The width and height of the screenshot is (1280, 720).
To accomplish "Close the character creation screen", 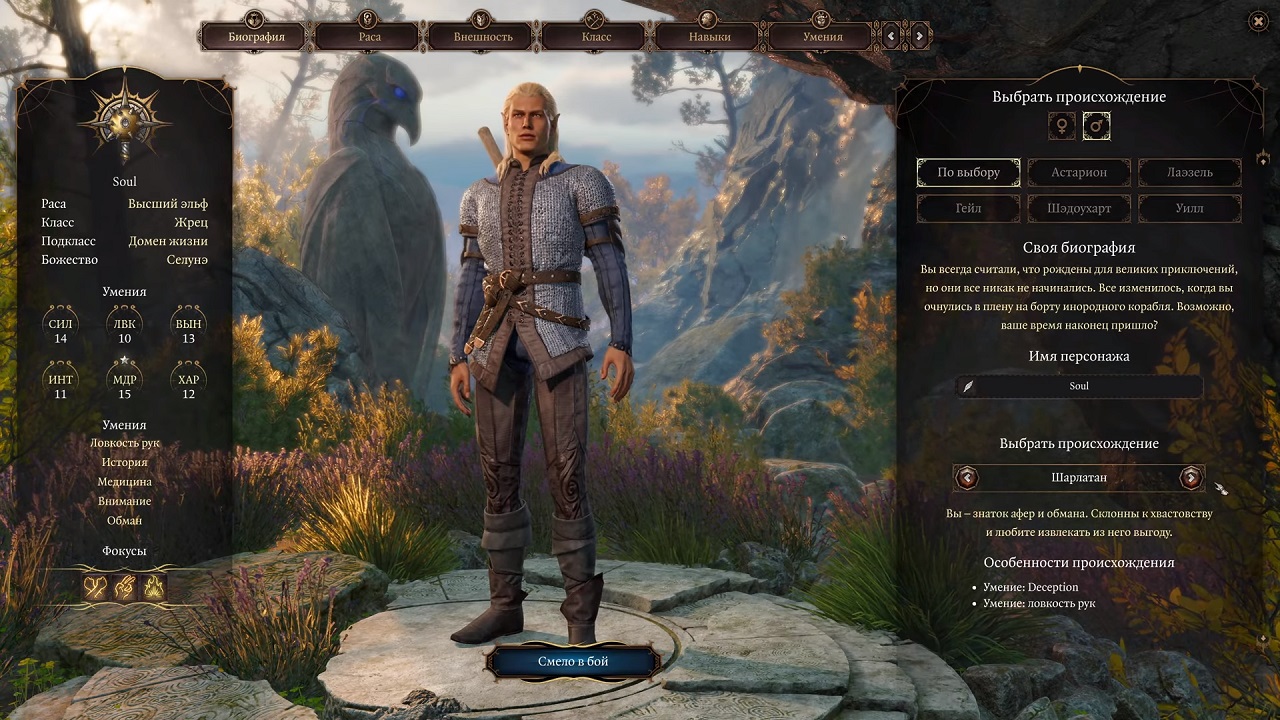I will (1258, 21).
